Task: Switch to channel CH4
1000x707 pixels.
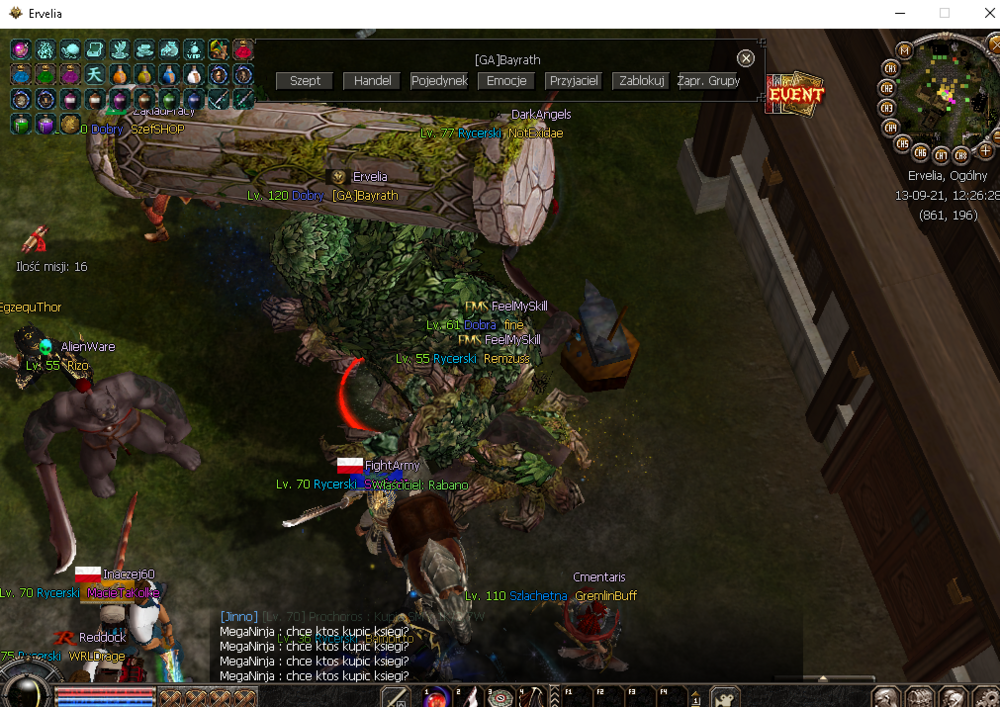Action: click(x=890, y=127)
